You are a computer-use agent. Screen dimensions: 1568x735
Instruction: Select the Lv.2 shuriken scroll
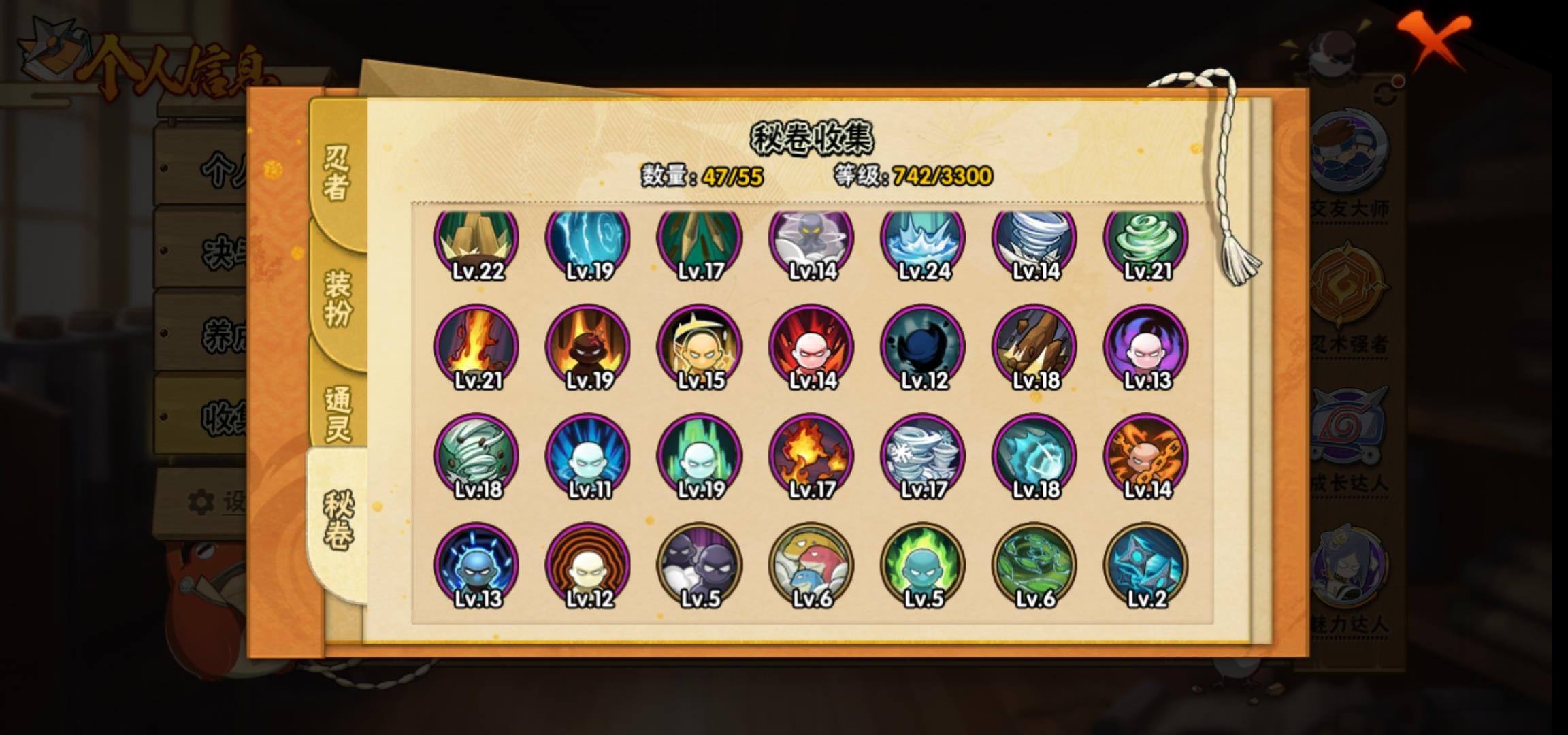pos(1146,565)
